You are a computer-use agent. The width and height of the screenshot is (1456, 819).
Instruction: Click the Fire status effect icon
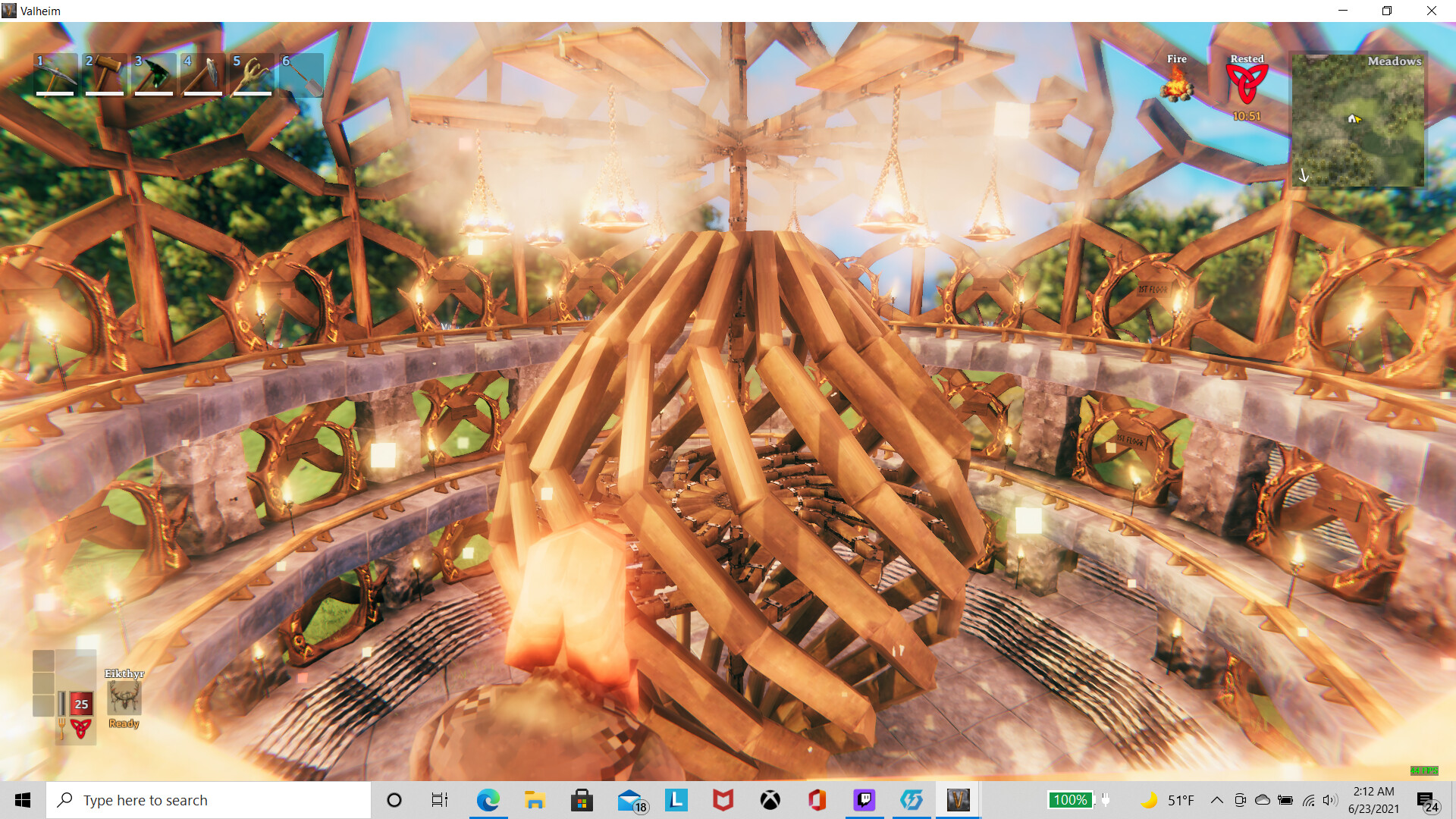tap(1178, 86)
